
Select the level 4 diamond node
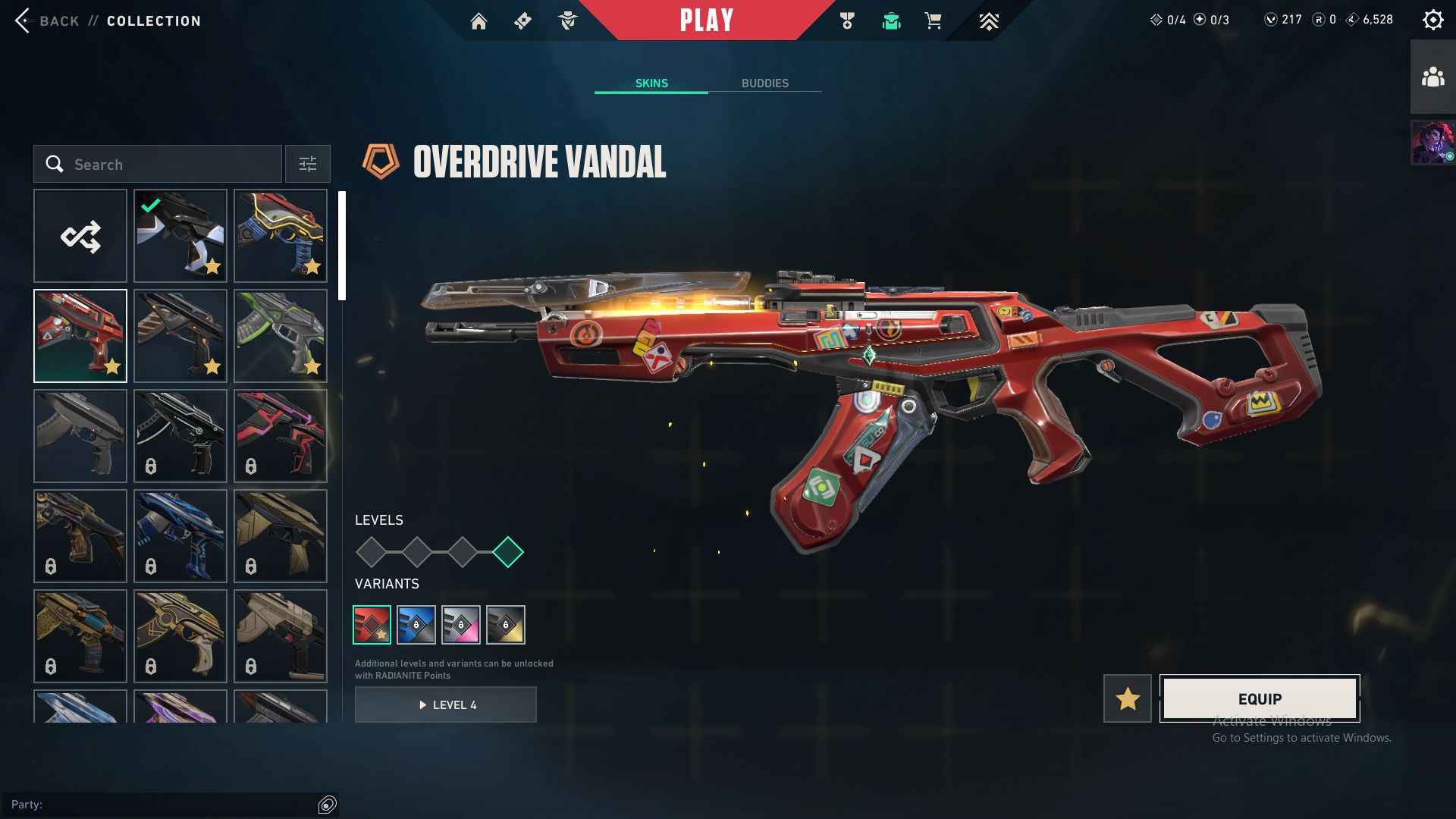pyautogui.click(x=508, y=552)
